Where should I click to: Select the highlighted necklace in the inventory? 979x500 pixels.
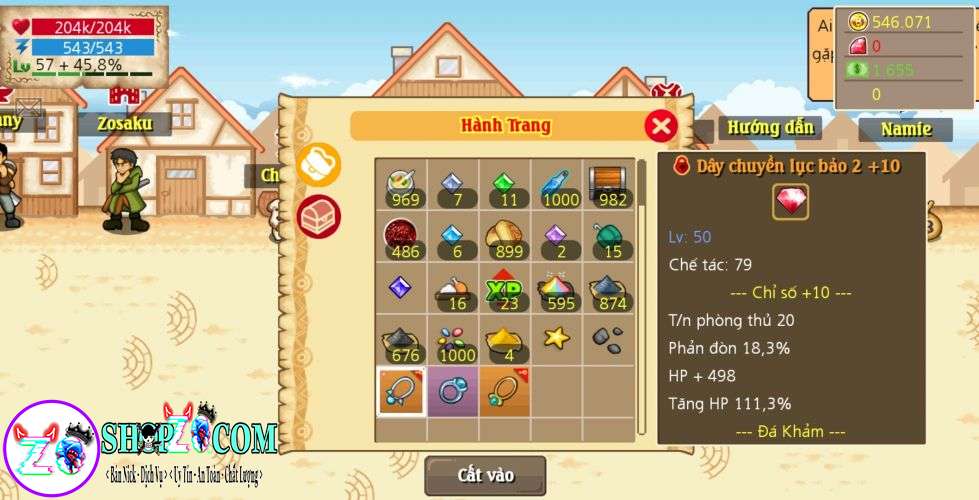pos(401,391)
